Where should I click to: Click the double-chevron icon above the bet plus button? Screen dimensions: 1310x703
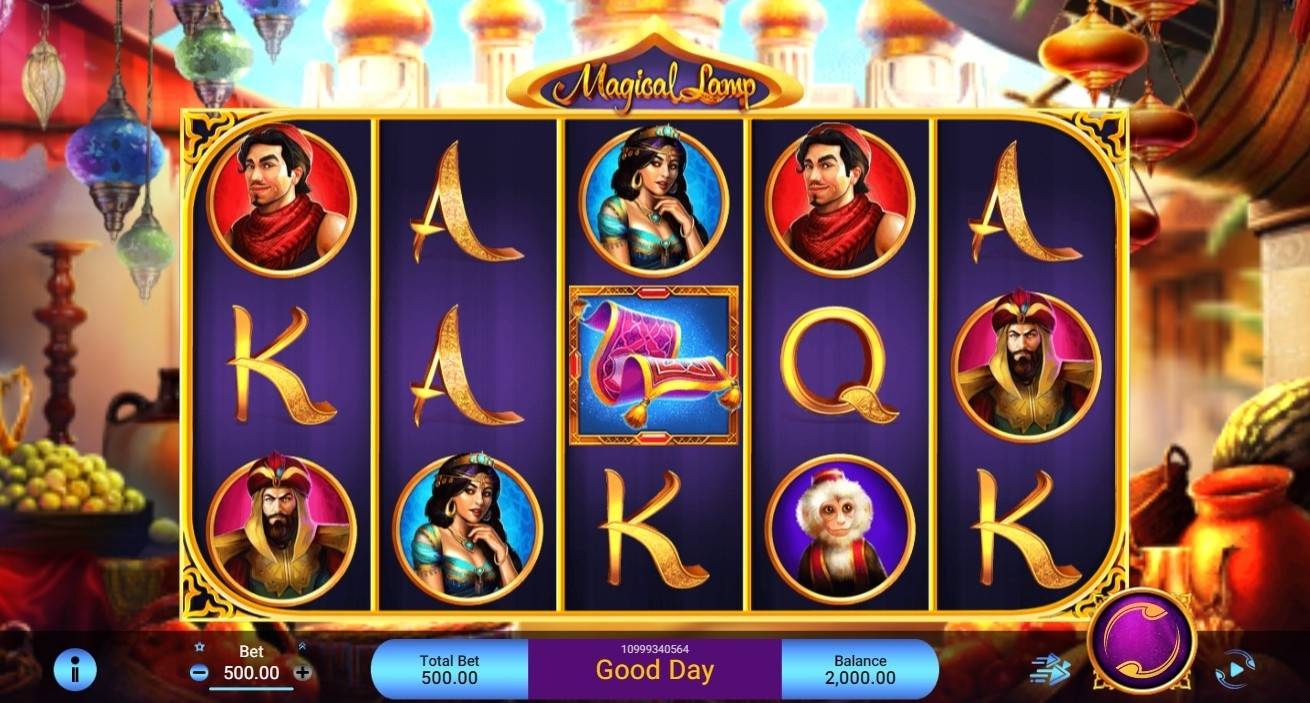coord(302,648)
